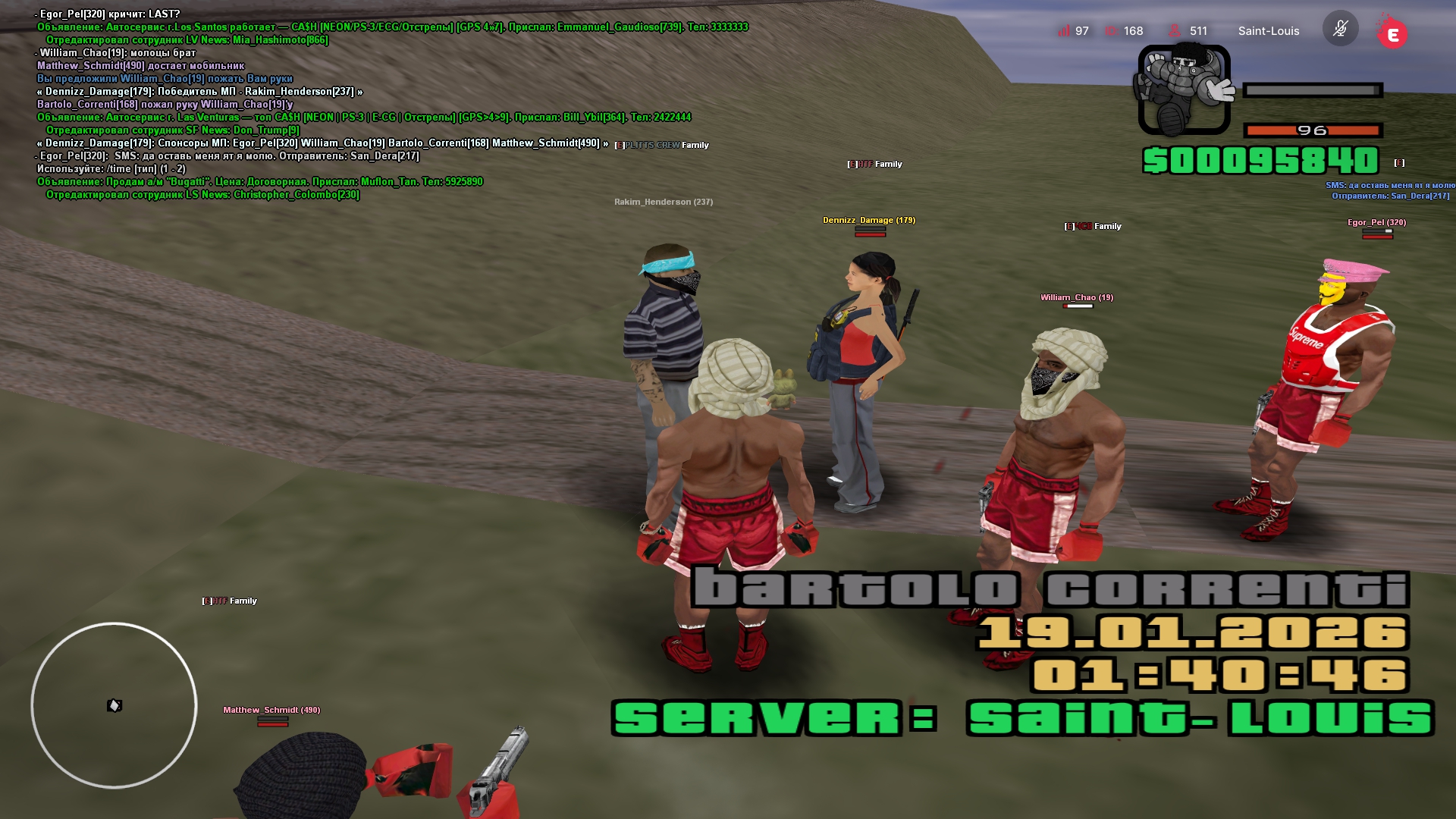Open the online players count icon
This screenshot has width=1456, height=819.
(x=1174, y=31)
